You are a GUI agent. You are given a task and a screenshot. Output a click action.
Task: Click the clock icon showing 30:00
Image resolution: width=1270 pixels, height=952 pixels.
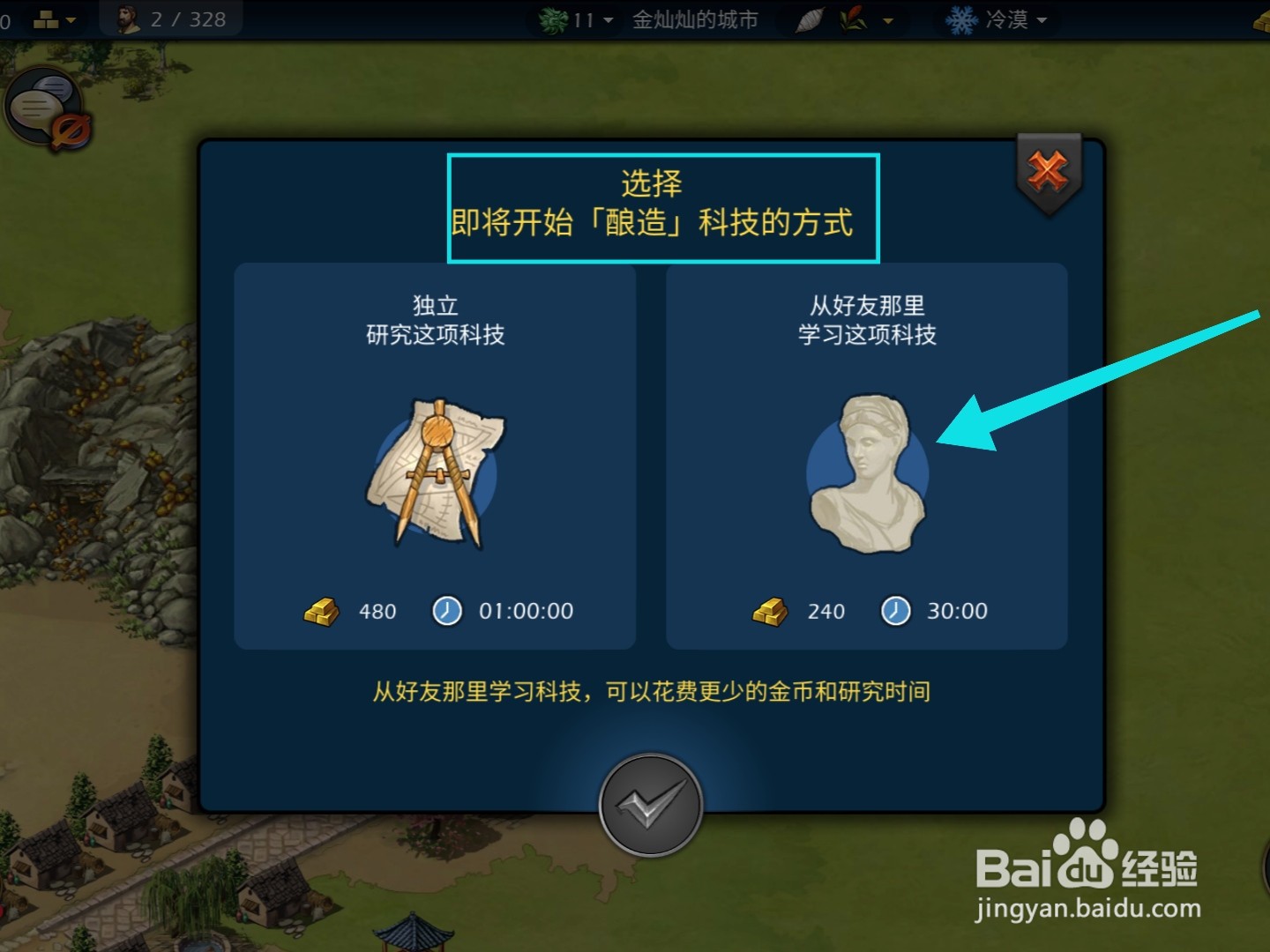pos(895,611)
